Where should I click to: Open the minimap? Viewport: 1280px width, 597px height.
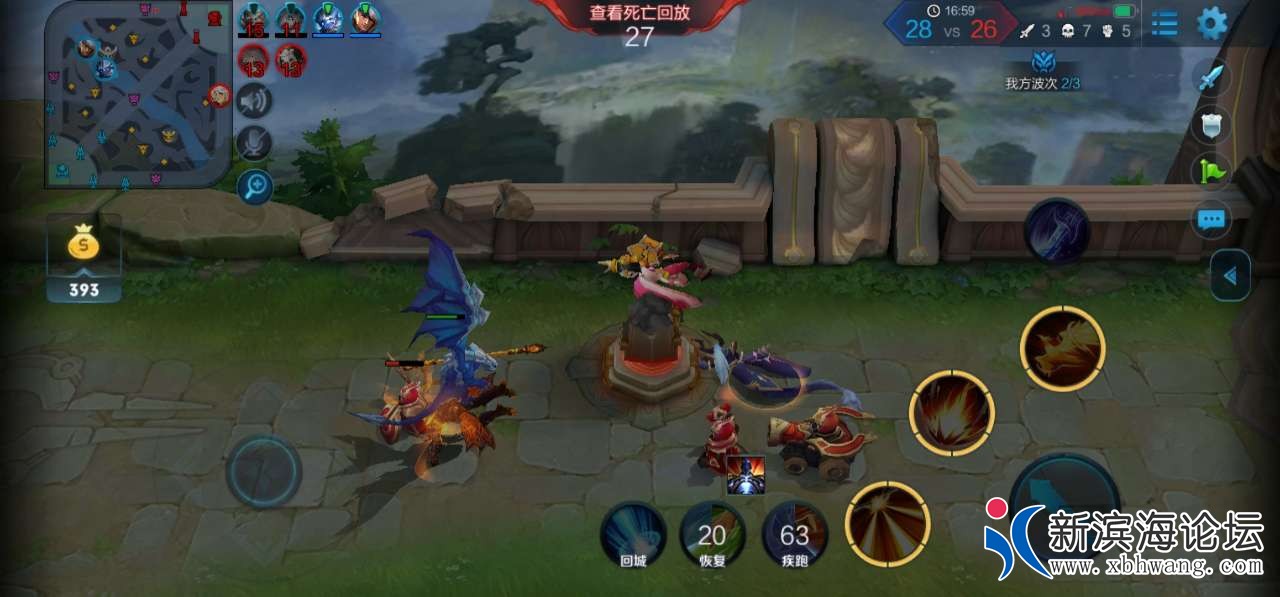coord(138,94)
